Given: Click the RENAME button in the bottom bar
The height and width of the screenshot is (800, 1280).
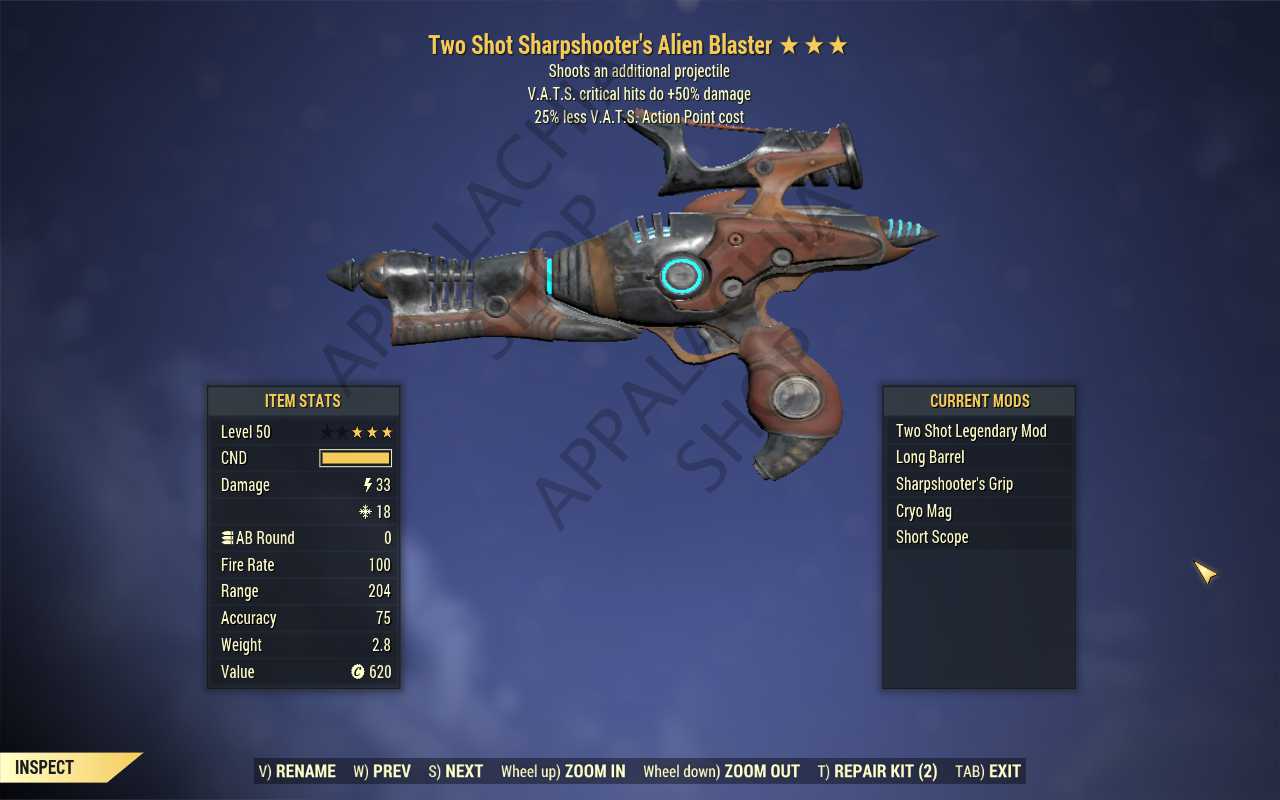Looking at the screenshot, I should coord(297,771).
